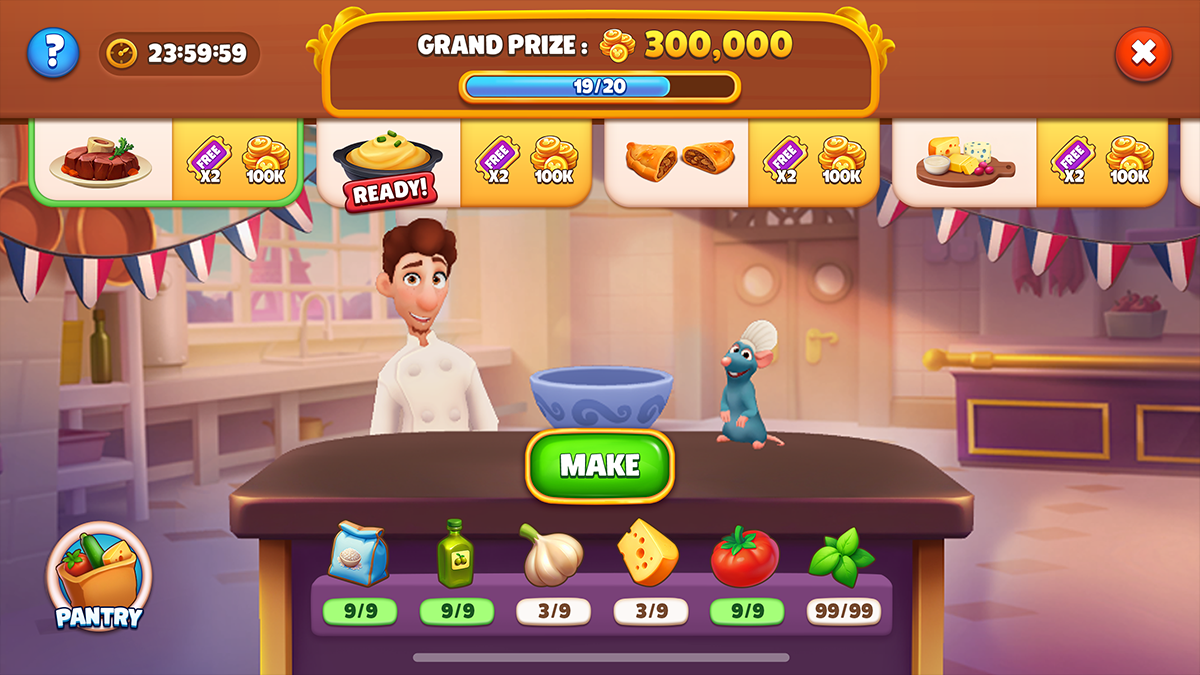1200x675 pixels.
Task: Tap the flour bag ingredient
Action: tap(358, 553)
